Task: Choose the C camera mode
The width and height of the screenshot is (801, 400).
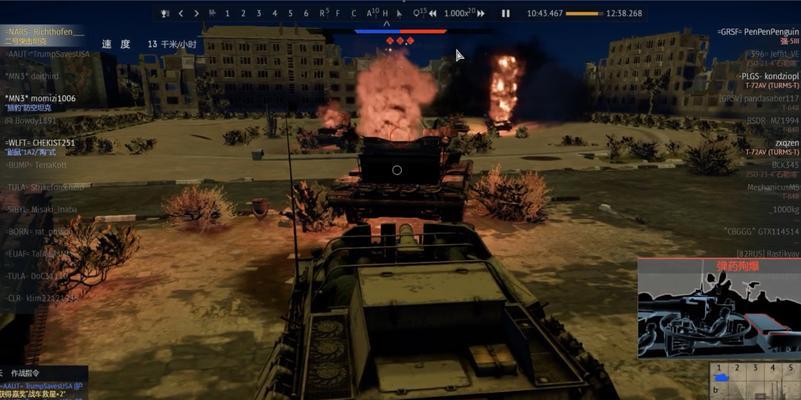Action: (x=353, y=13)
